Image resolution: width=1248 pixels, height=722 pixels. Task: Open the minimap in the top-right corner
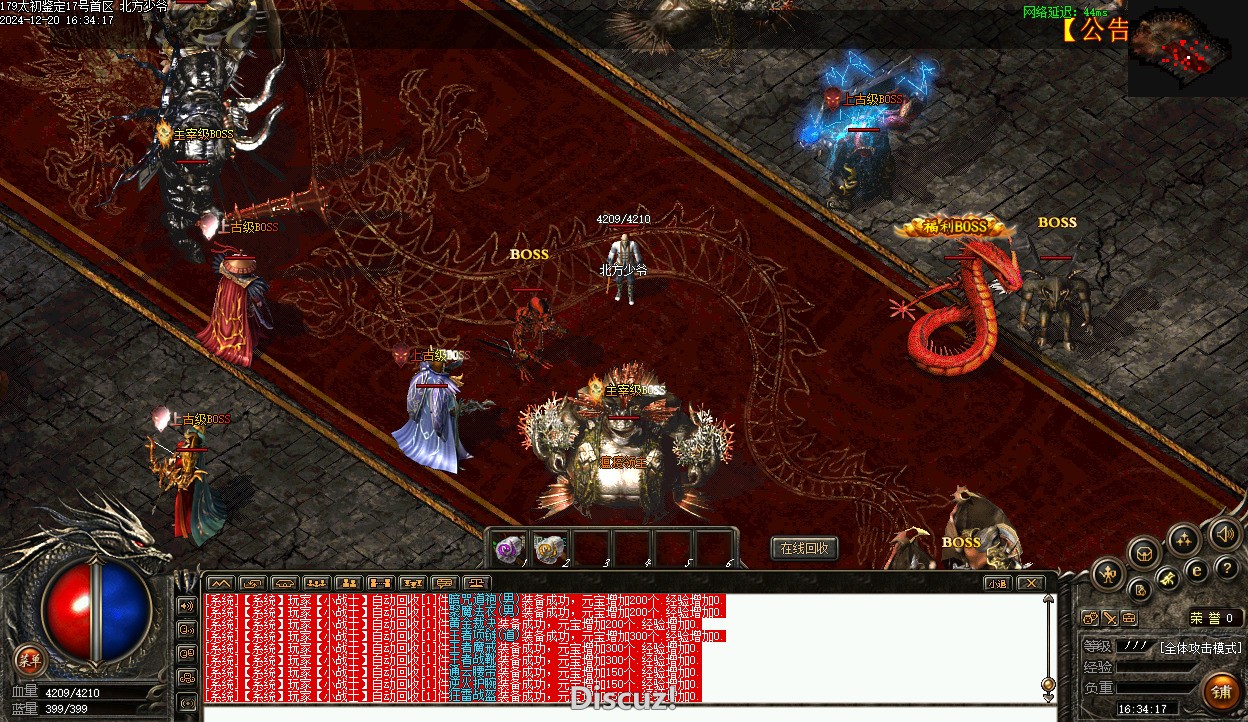(1187, 52)
